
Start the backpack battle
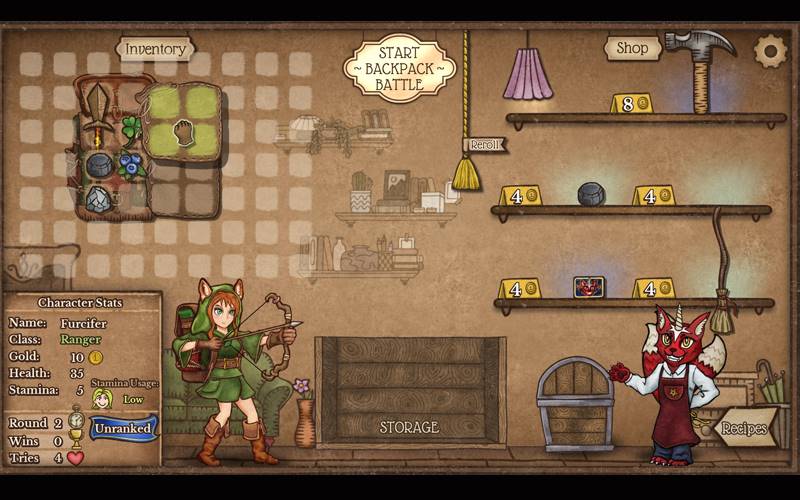(x=399, y=68)
